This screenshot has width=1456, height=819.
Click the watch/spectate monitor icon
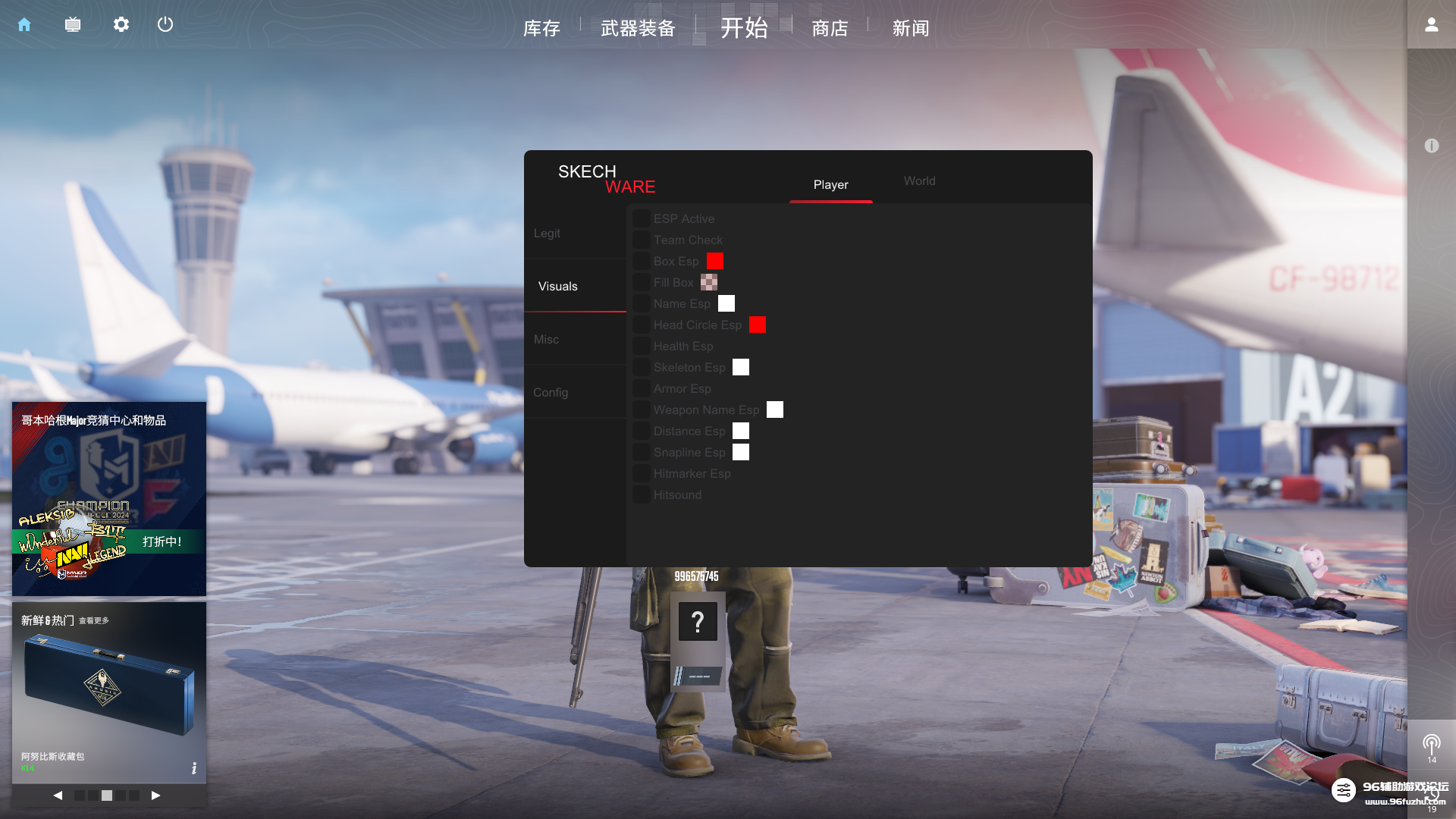(73, 24)
